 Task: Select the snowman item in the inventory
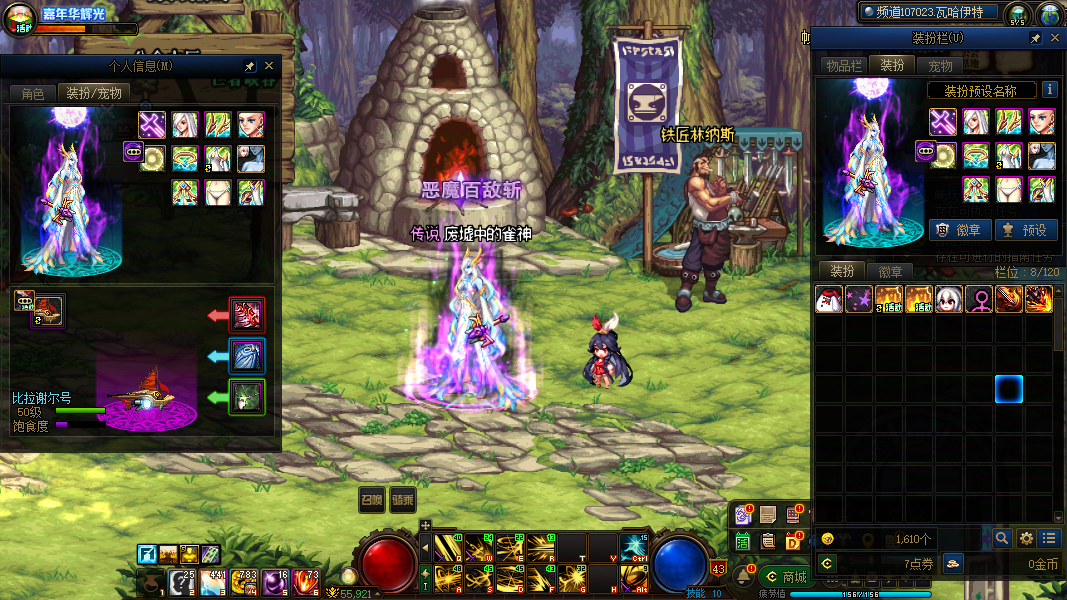point(828,299)
